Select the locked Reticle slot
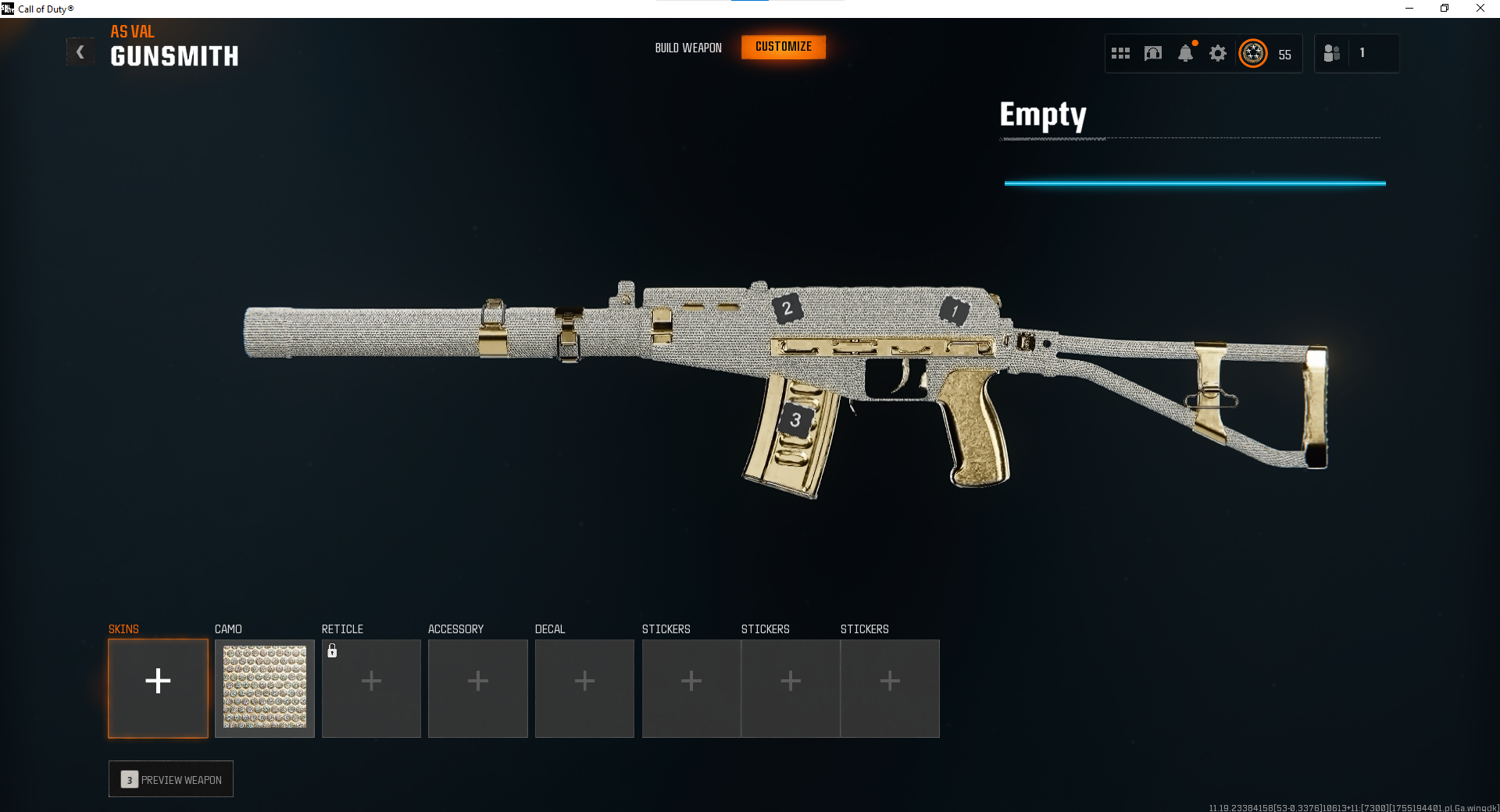1500x812 pixels. (371, 688)
